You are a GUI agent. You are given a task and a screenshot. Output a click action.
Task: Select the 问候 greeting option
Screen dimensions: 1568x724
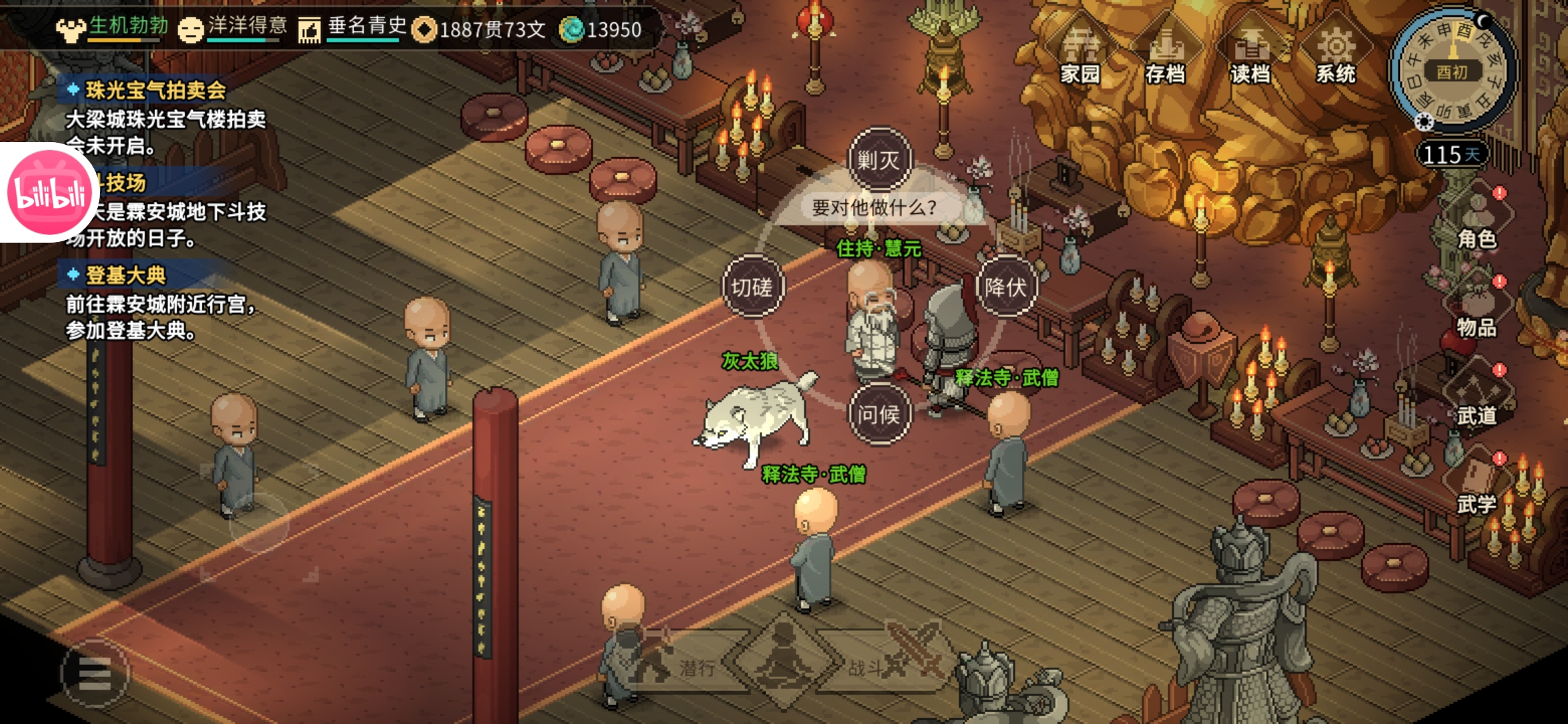pos(879,414)
